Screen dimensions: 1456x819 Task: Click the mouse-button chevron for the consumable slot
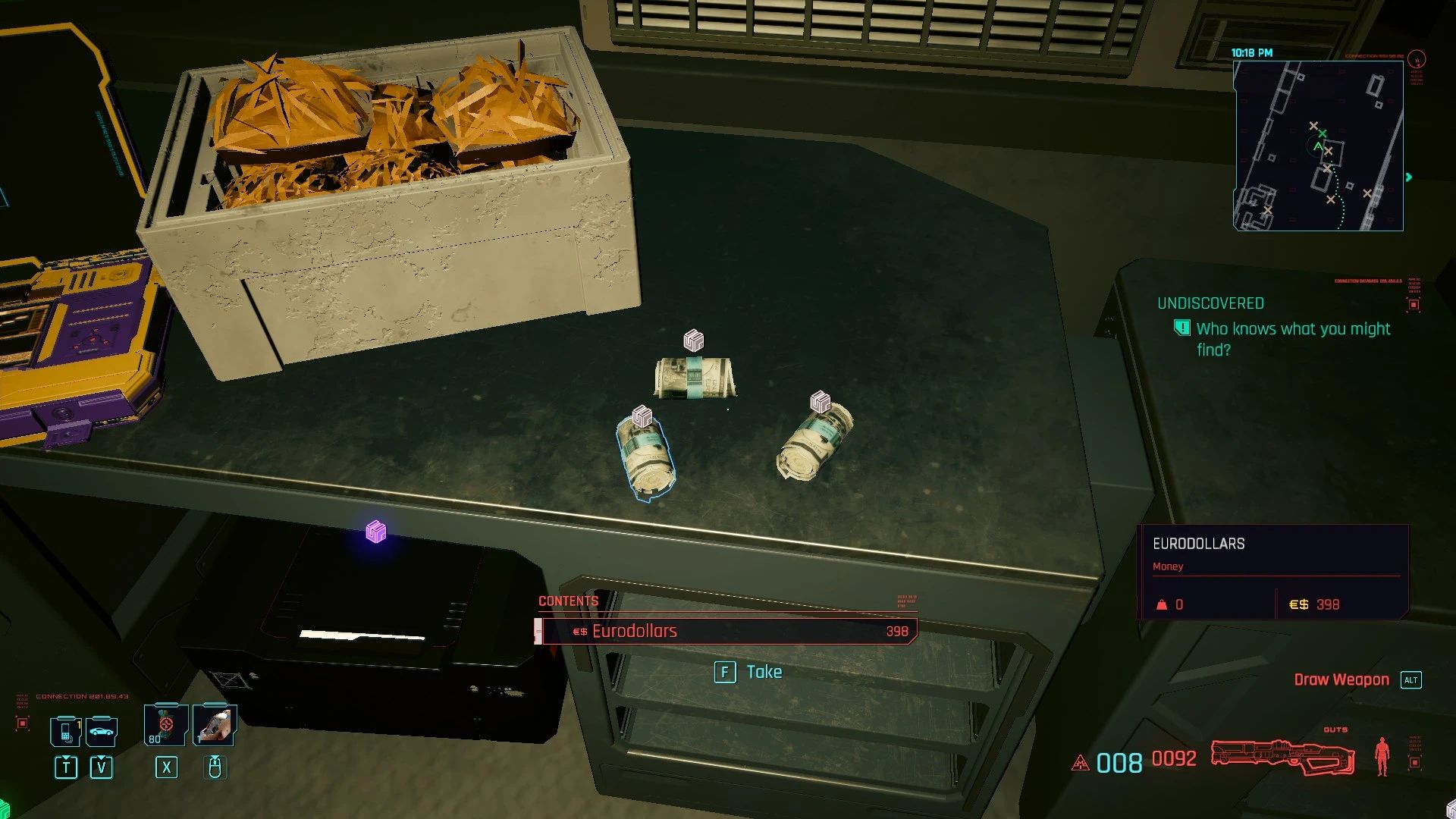tap(215, 758)
